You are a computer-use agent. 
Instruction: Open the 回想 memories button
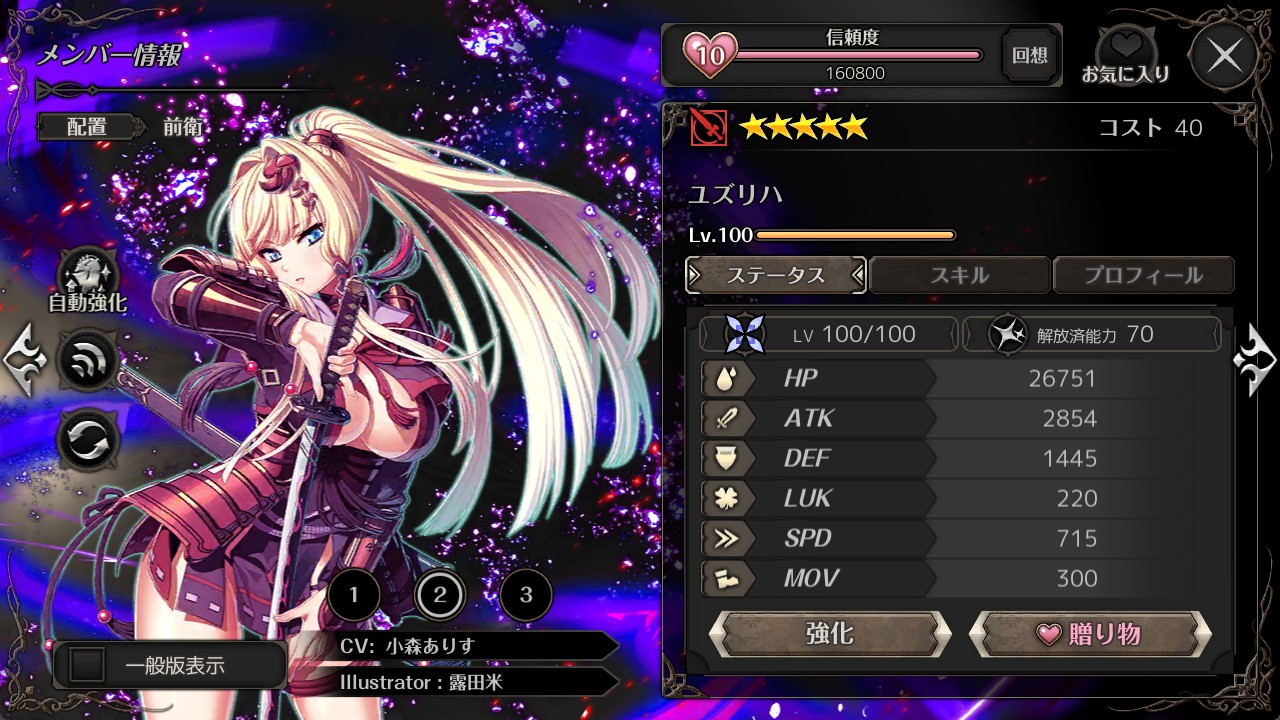pos(1029,56)
